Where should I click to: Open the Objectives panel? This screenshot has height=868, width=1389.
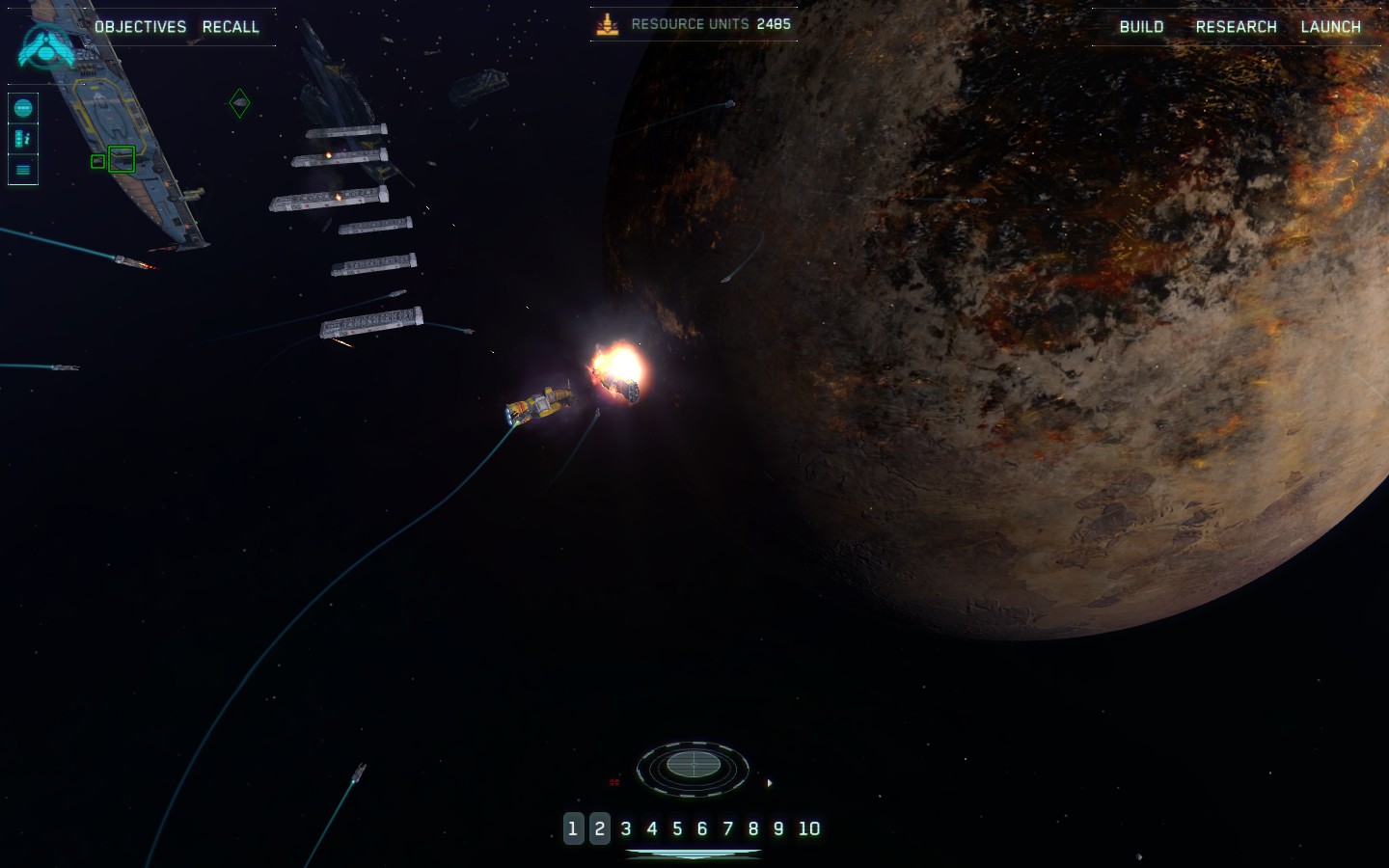140,27
